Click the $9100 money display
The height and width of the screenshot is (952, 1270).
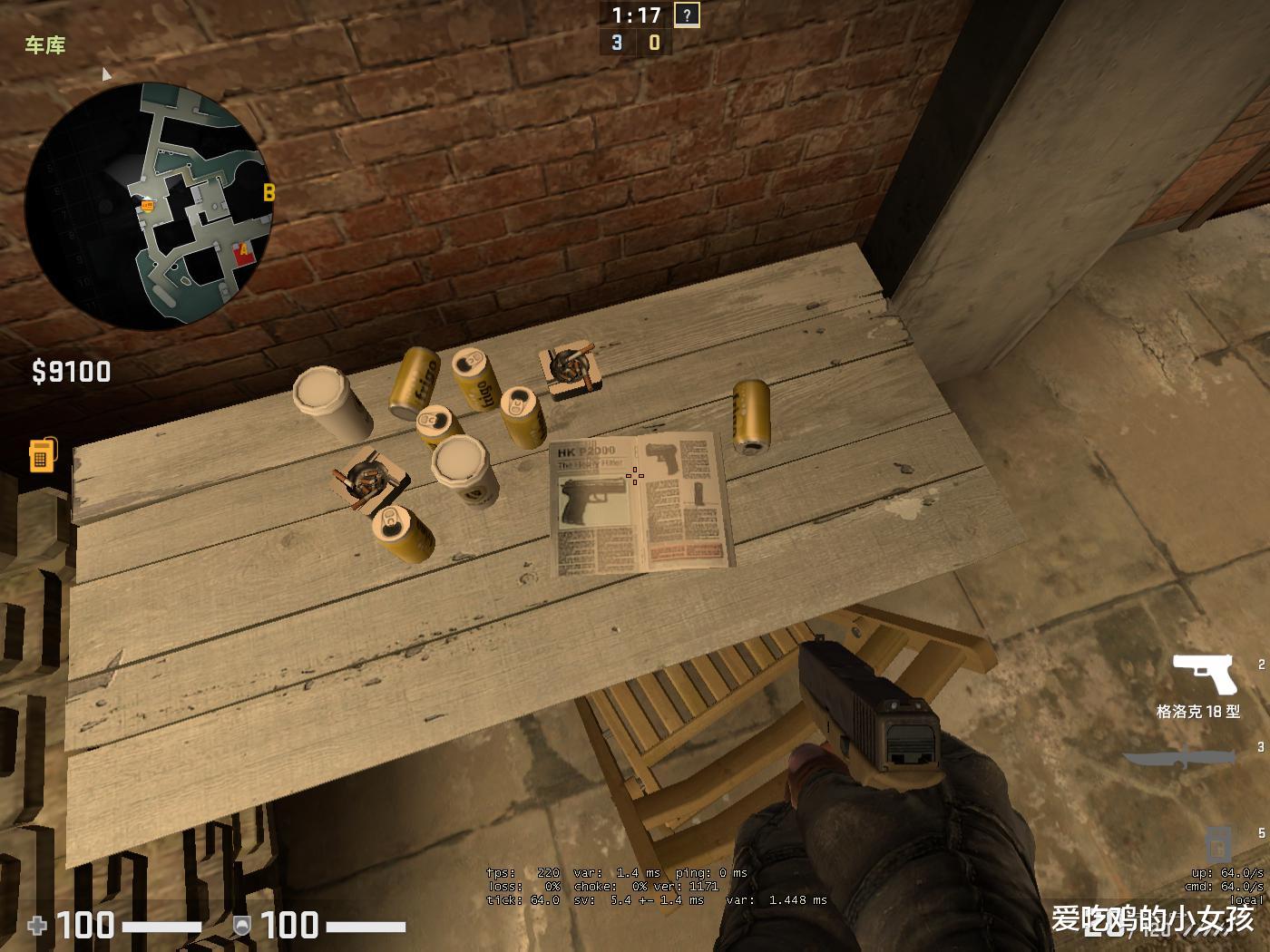71,371
